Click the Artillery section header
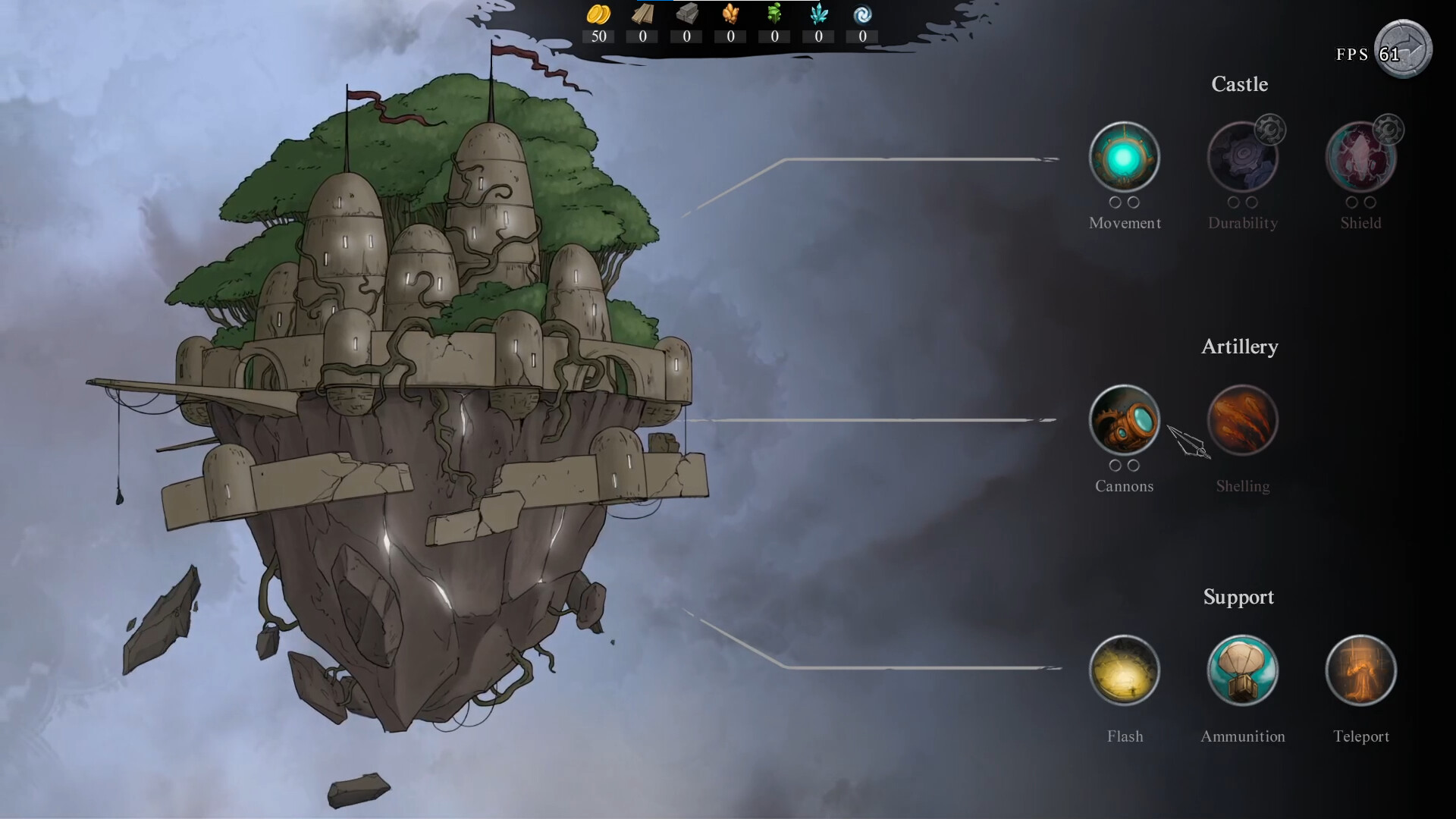Viewport: 1456px width, 819px height. [x=1239, y=347]
